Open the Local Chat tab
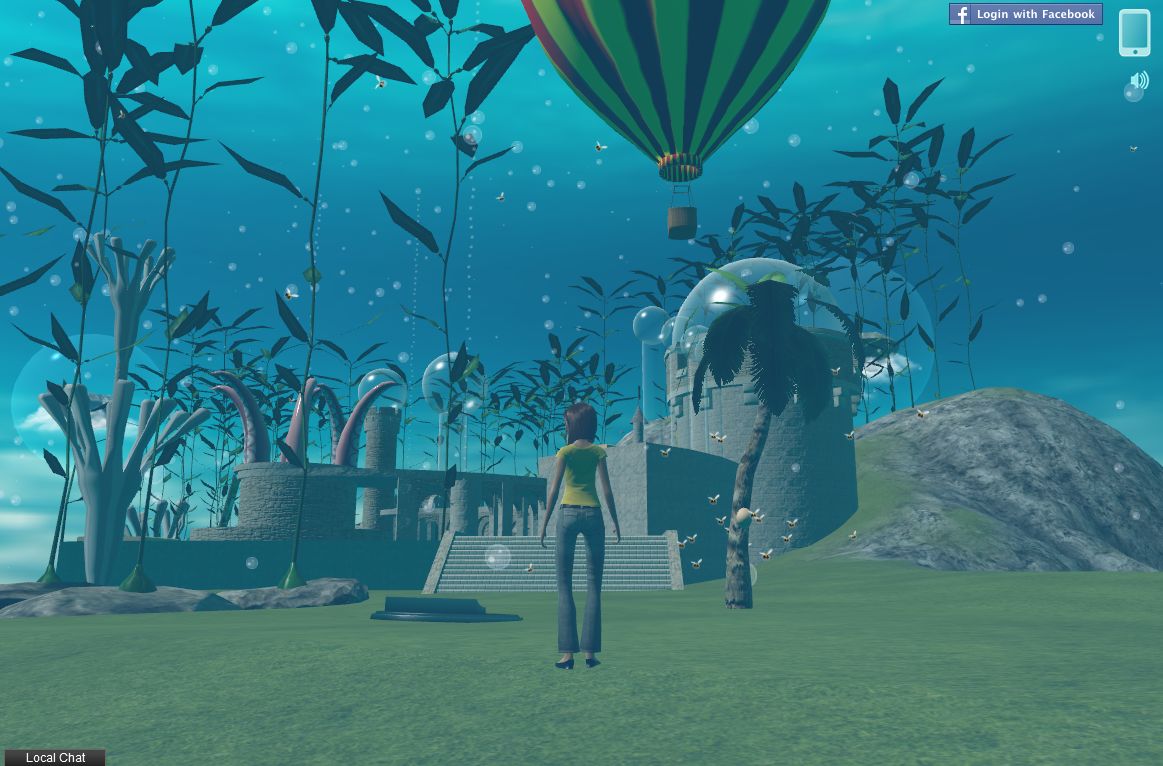Image resolution: width=1163 pixels, height=766 pixels. (x=55, y=758)
